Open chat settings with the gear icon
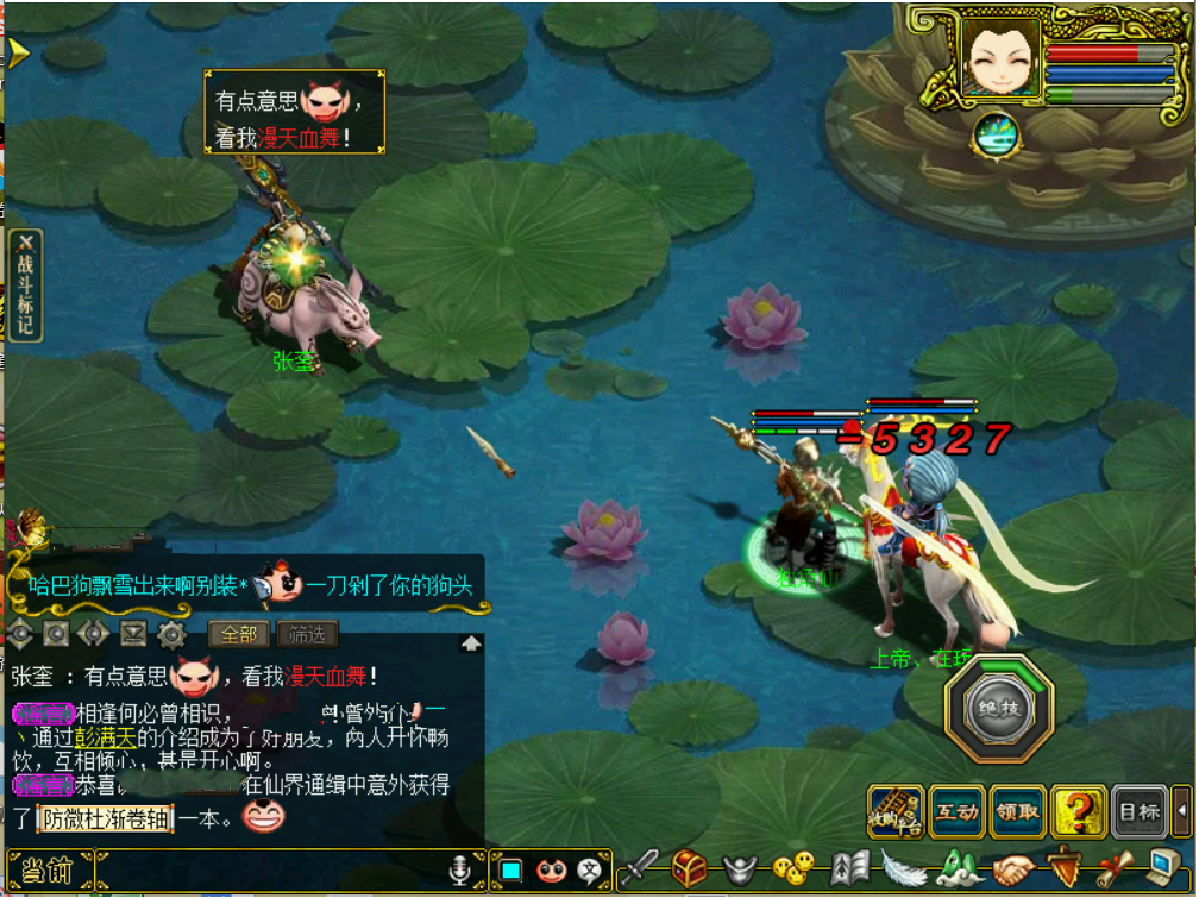 (173, 634)
